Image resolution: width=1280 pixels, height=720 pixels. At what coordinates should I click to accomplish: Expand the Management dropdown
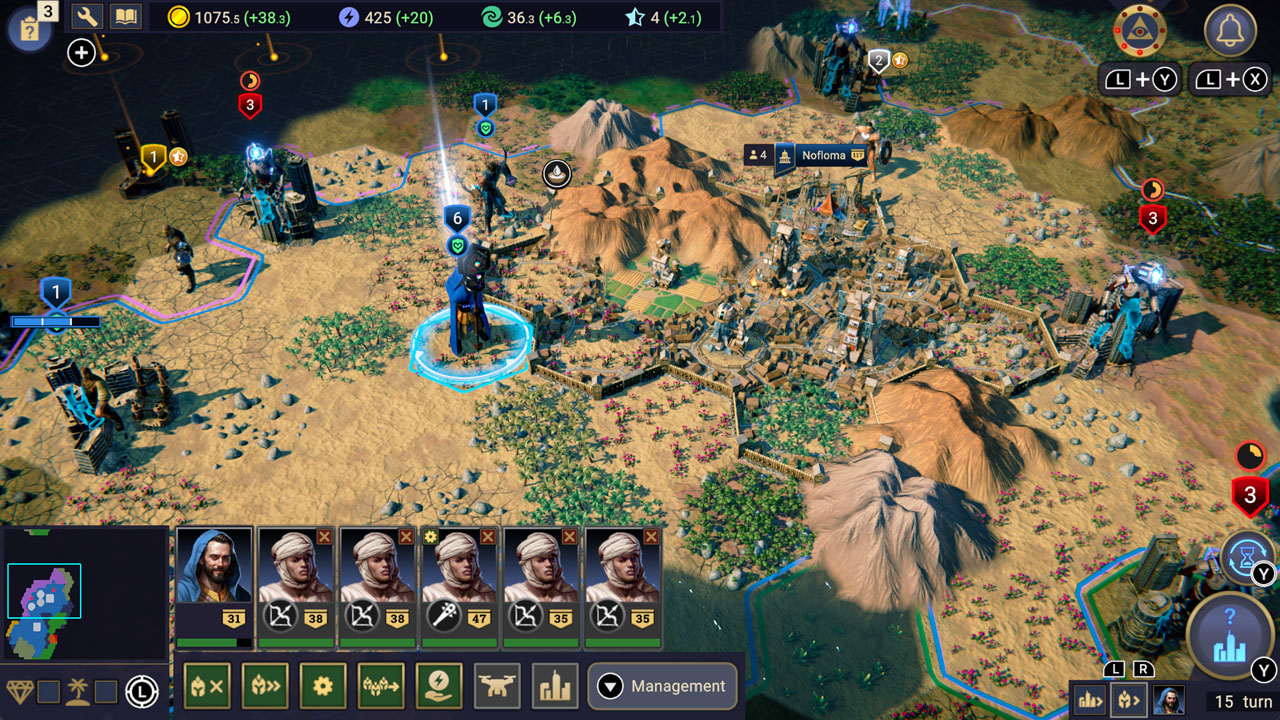[662, 686]
